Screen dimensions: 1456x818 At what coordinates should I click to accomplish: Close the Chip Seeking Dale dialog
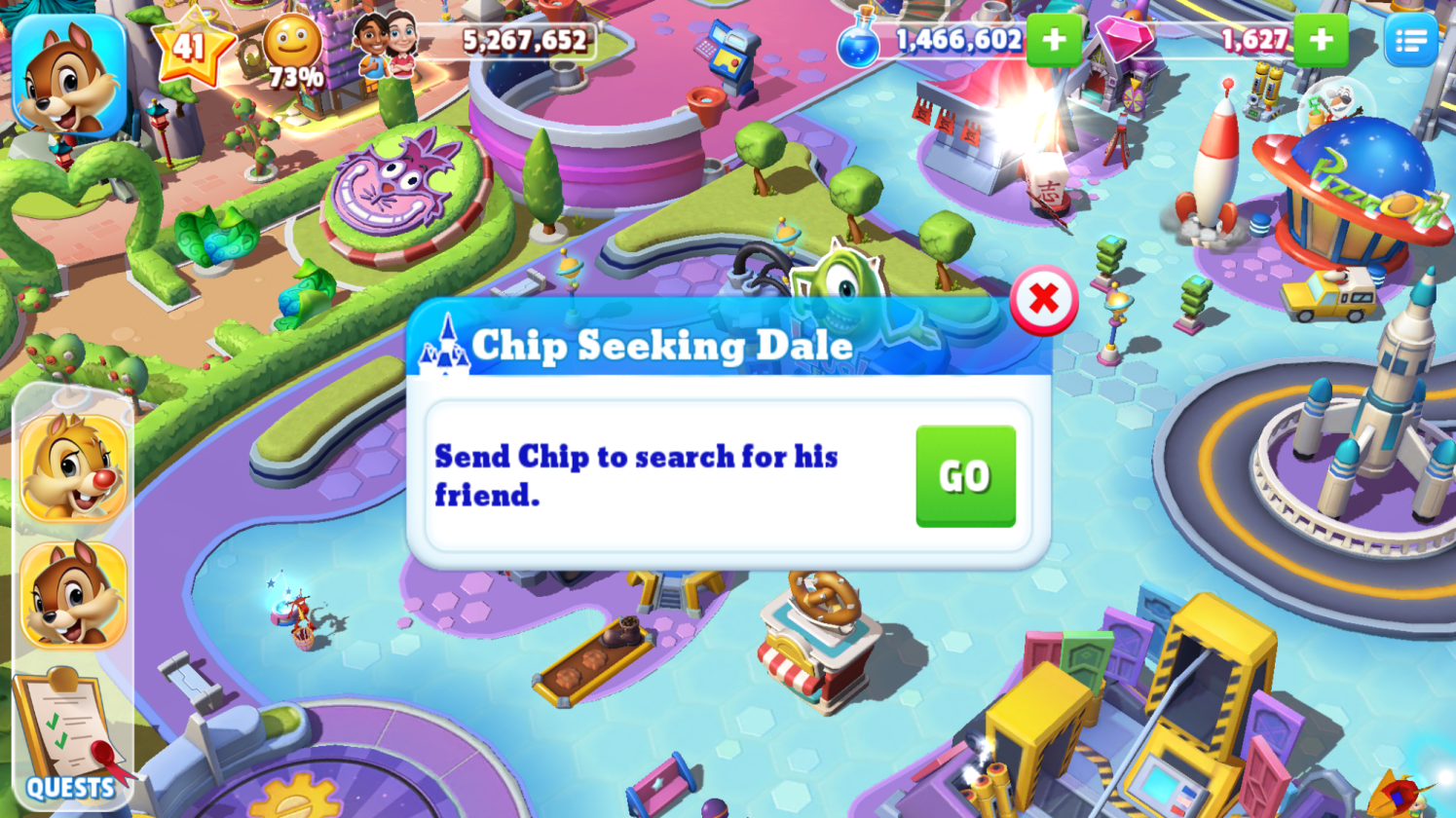(x=1043, y=301)
